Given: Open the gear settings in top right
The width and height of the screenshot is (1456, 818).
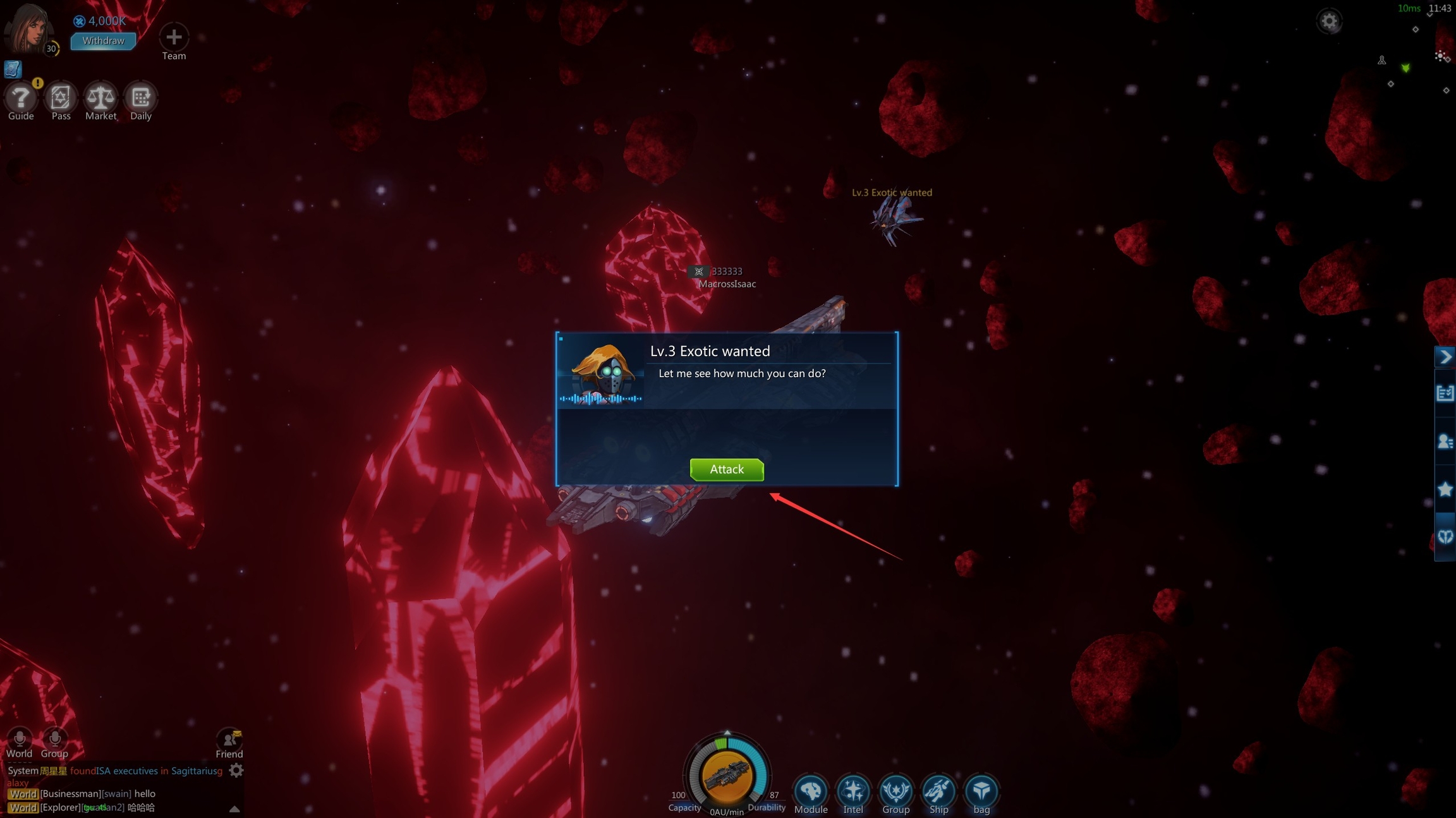Looking at the screenshot, I should point(1329,22).
